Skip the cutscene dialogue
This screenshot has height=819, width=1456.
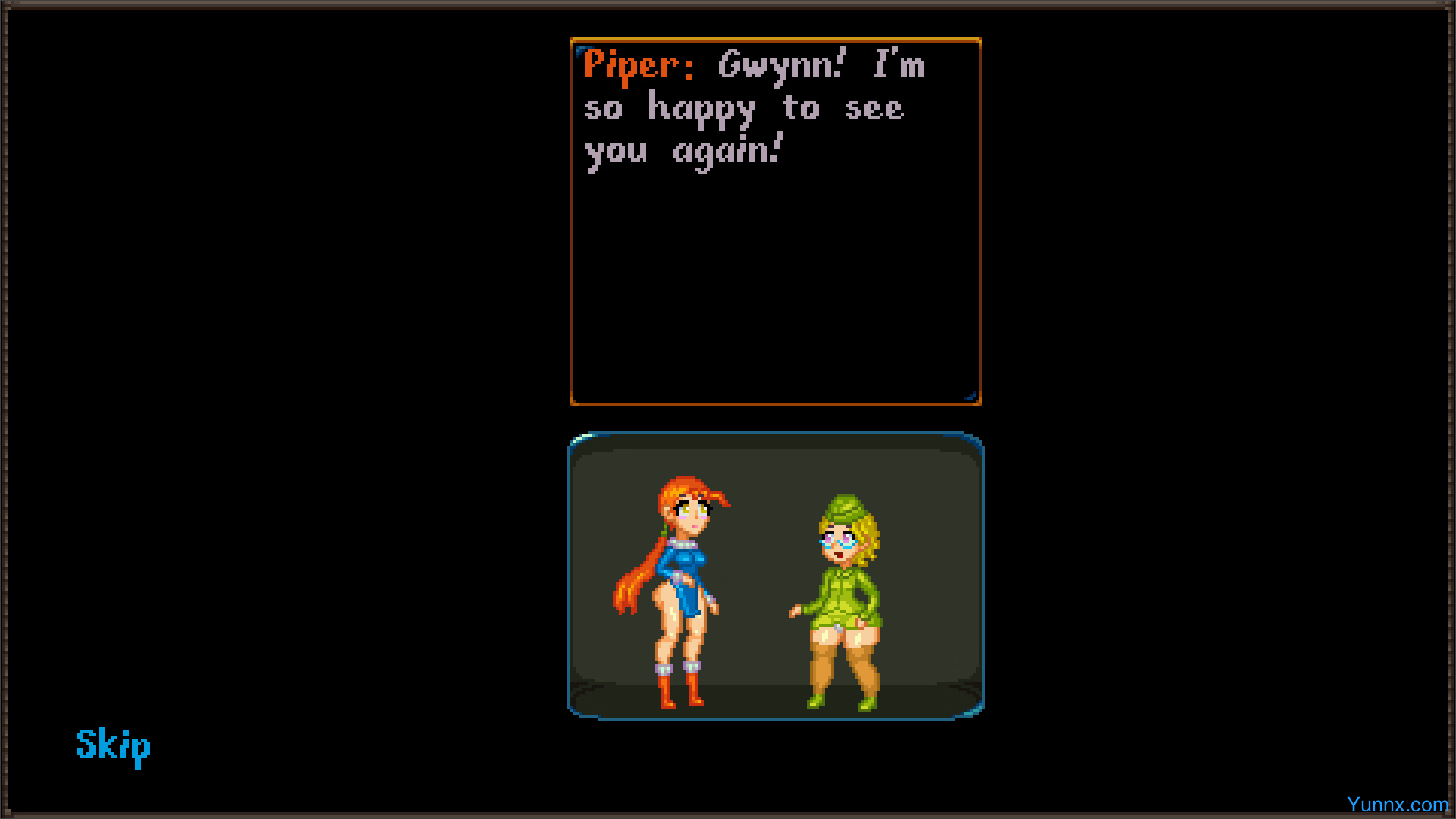(x=113, y=745)
